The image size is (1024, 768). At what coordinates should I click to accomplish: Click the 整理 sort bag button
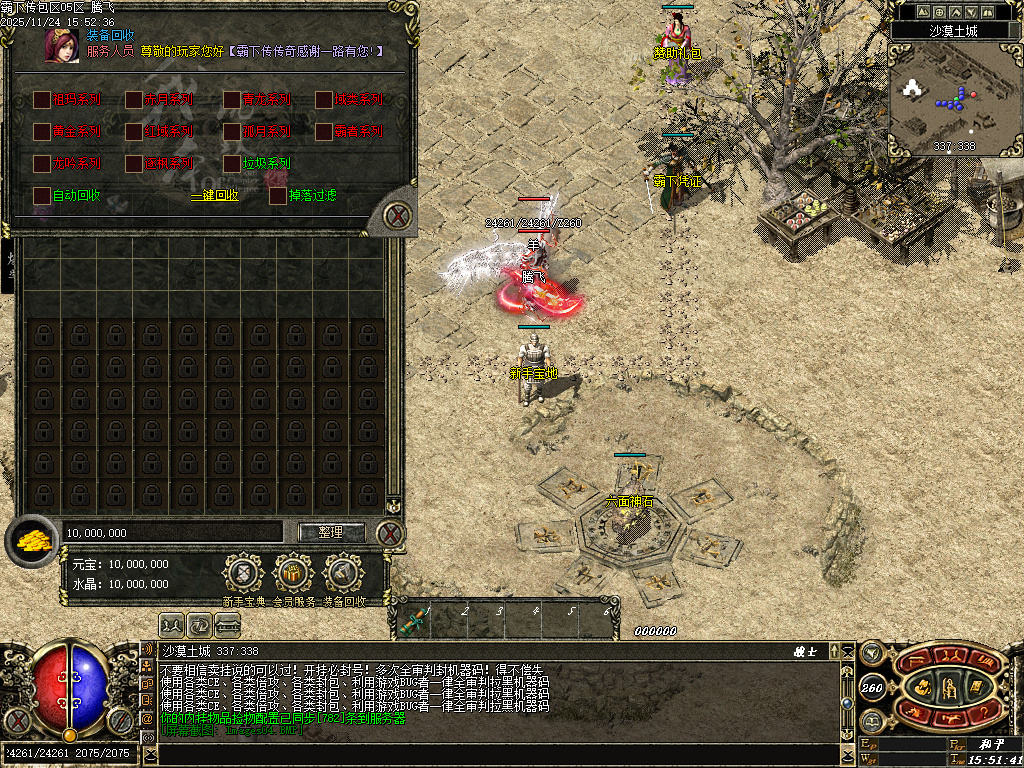click(x=331, y=532)
